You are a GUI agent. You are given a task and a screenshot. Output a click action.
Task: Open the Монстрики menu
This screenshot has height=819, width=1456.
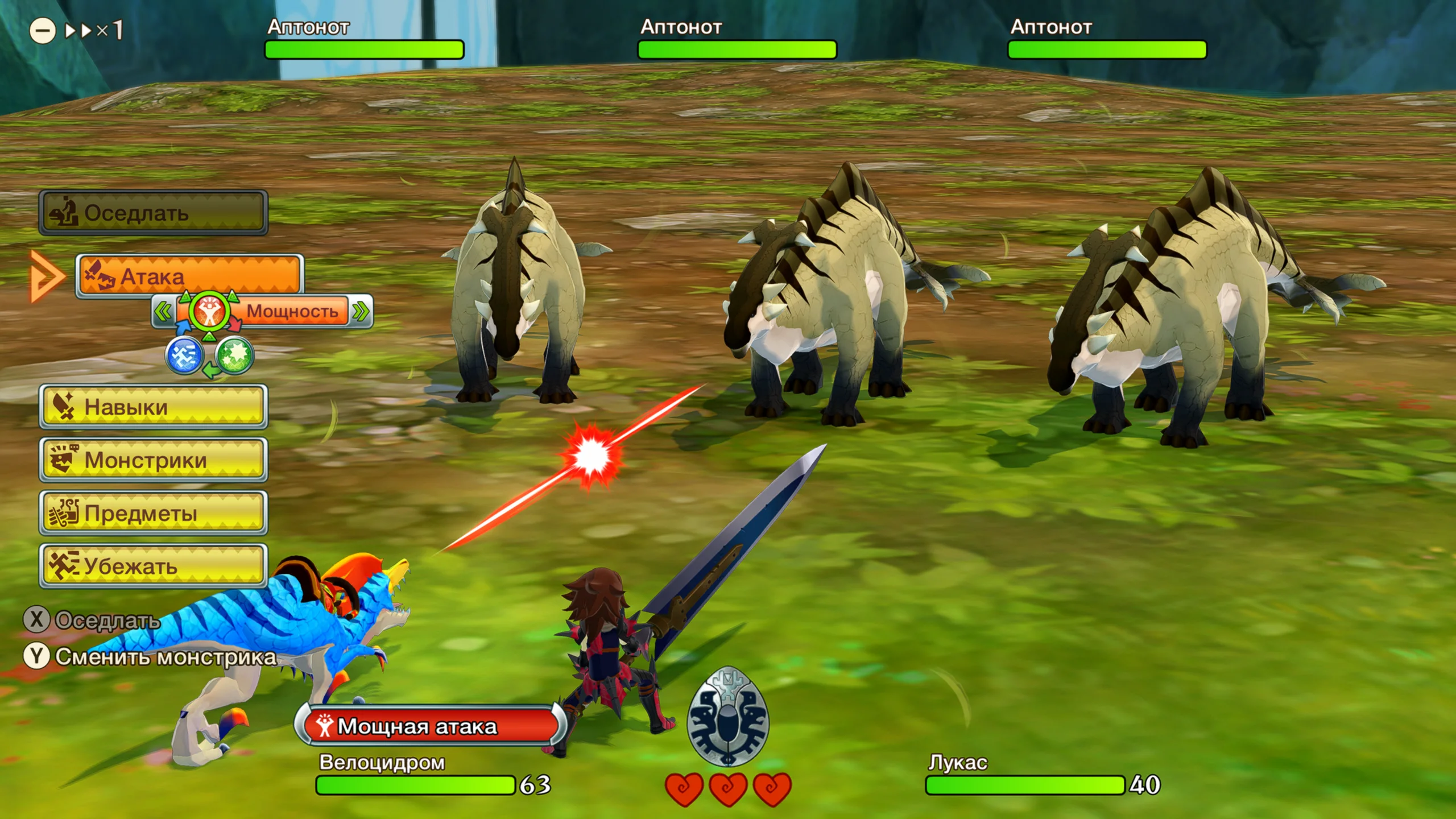[x=153, y=460]
